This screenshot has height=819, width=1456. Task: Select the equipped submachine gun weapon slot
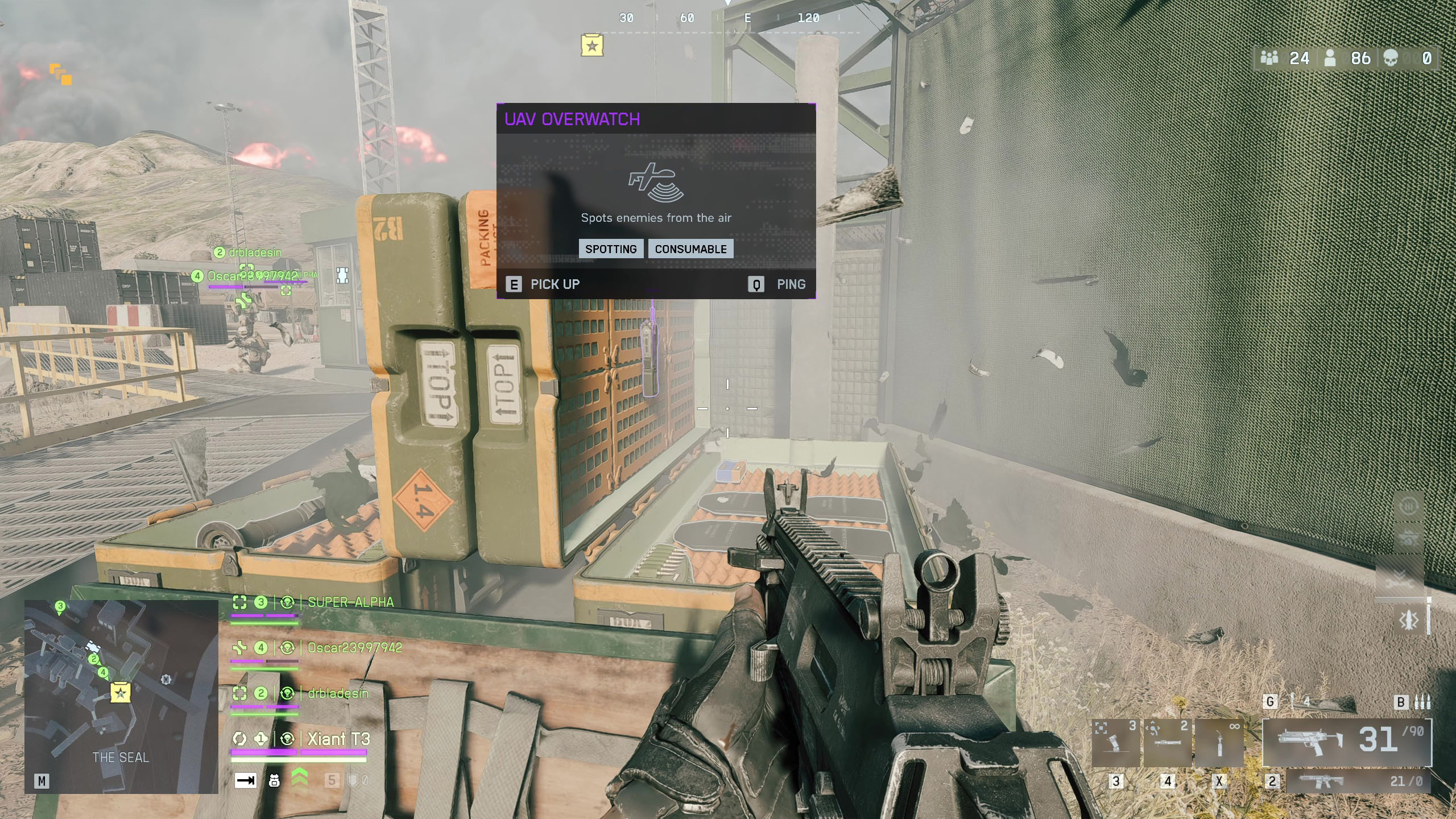(x=1346, y=742)
